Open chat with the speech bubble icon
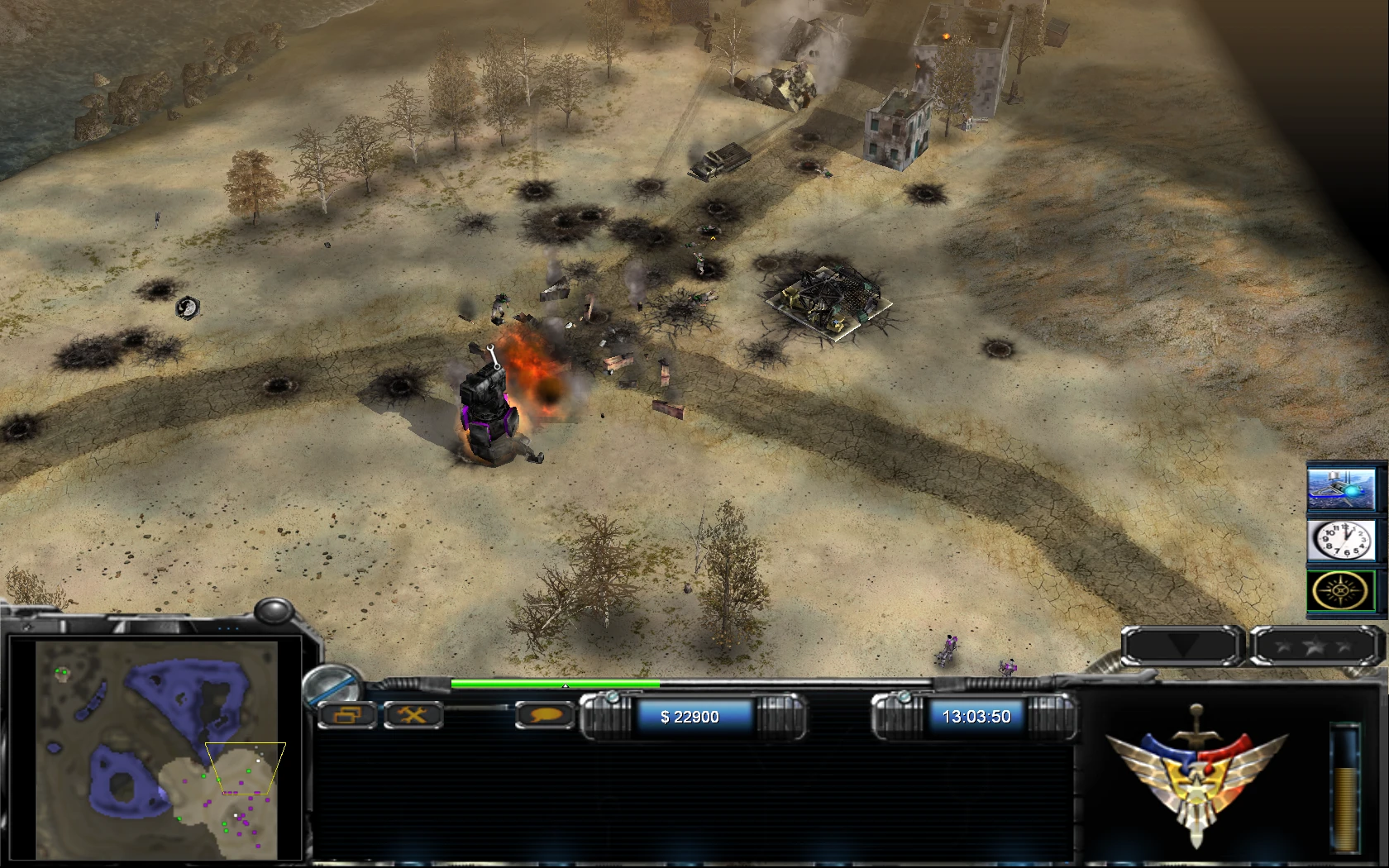This screenshot has height=868, width=1389. pyautogui.click(x=545, y=716)
